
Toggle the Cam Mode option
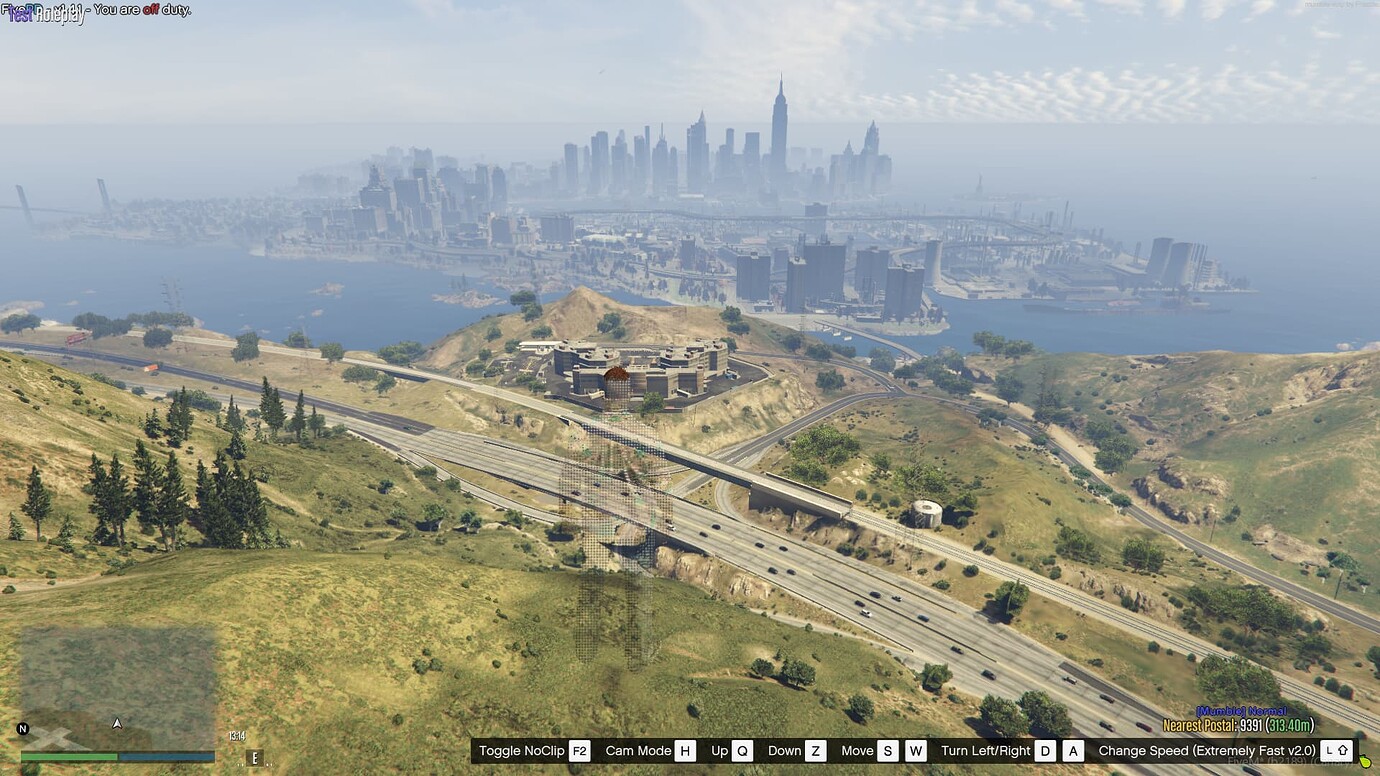637,750
